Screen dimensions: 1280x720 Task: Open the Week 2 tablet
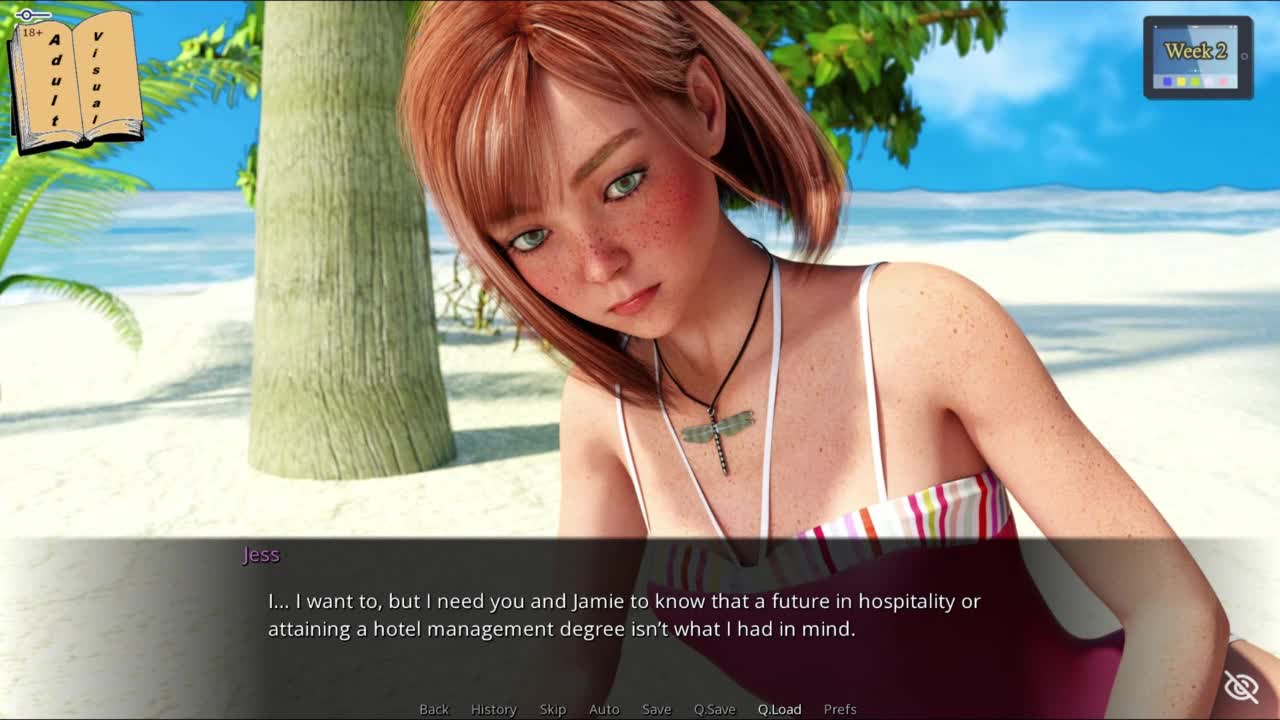point(1197,57)
